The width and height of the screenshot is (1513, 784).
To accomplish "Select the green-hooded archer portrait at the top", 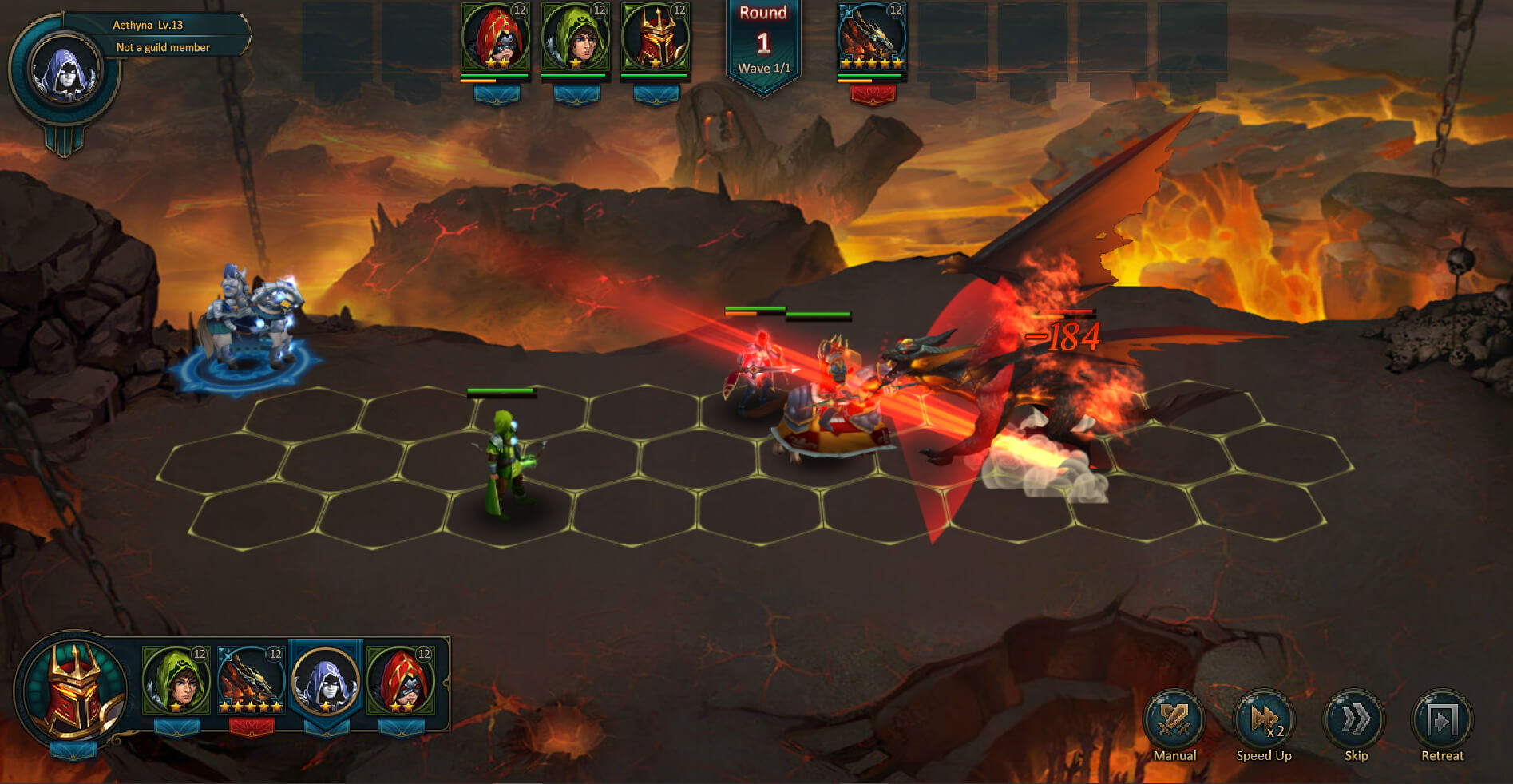I will coord(576,38).
